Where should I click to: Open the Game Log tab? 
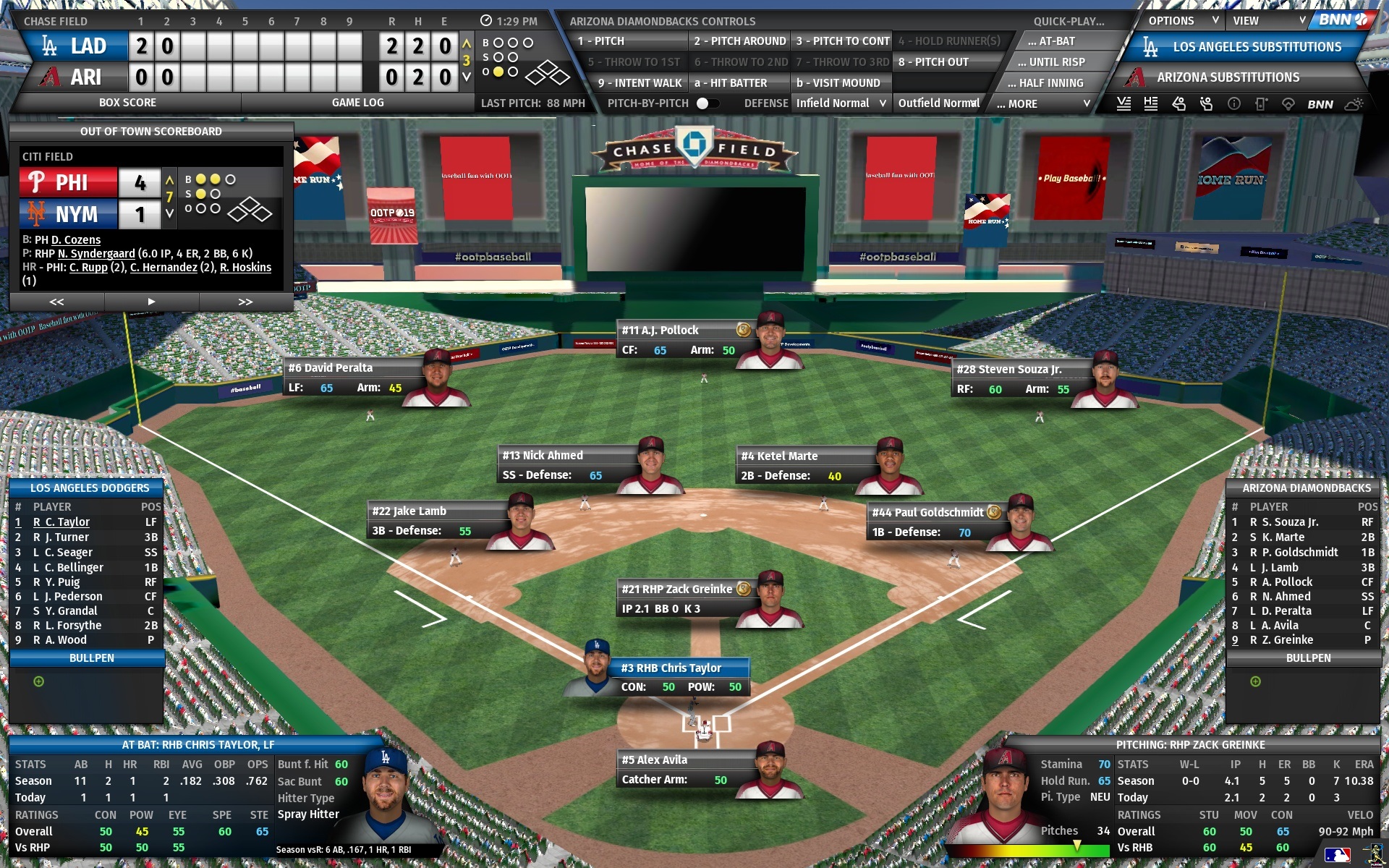point(357,102)
